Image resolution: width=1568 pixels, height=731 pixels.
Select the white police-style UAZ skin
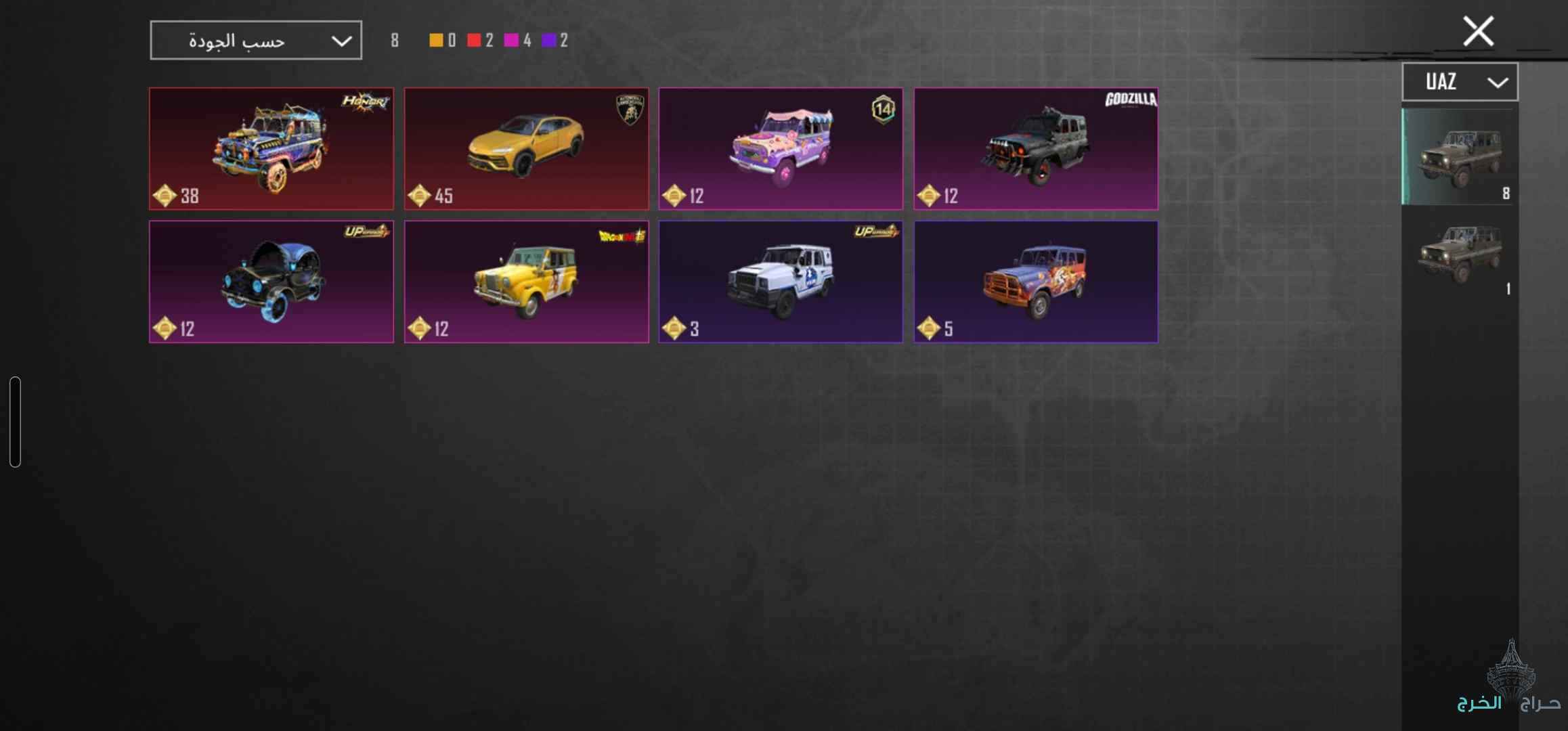pos(781,282)
